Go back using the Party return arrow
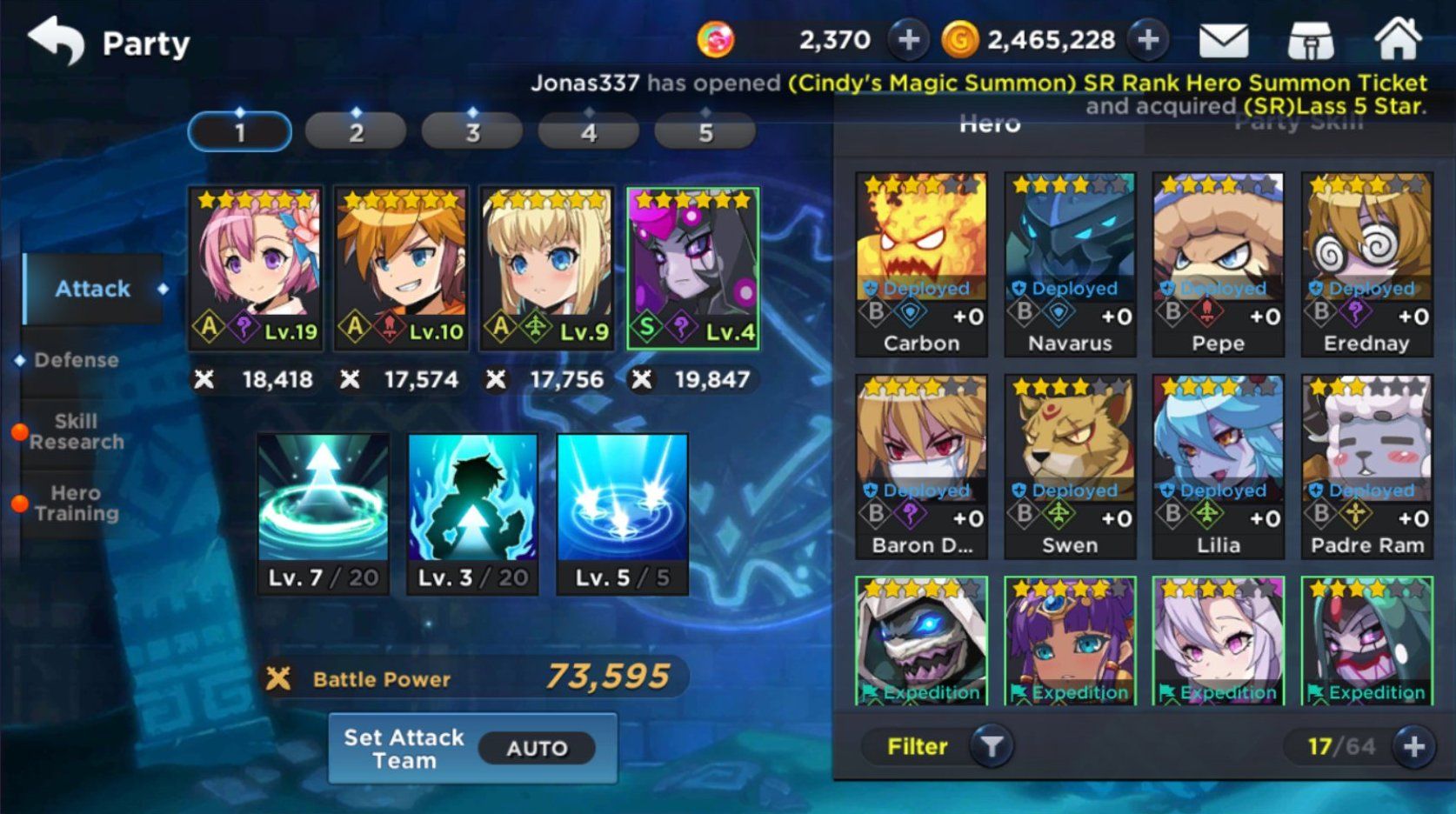The image size is (1456, 814). pyautogui.click(x=57, y=40)
